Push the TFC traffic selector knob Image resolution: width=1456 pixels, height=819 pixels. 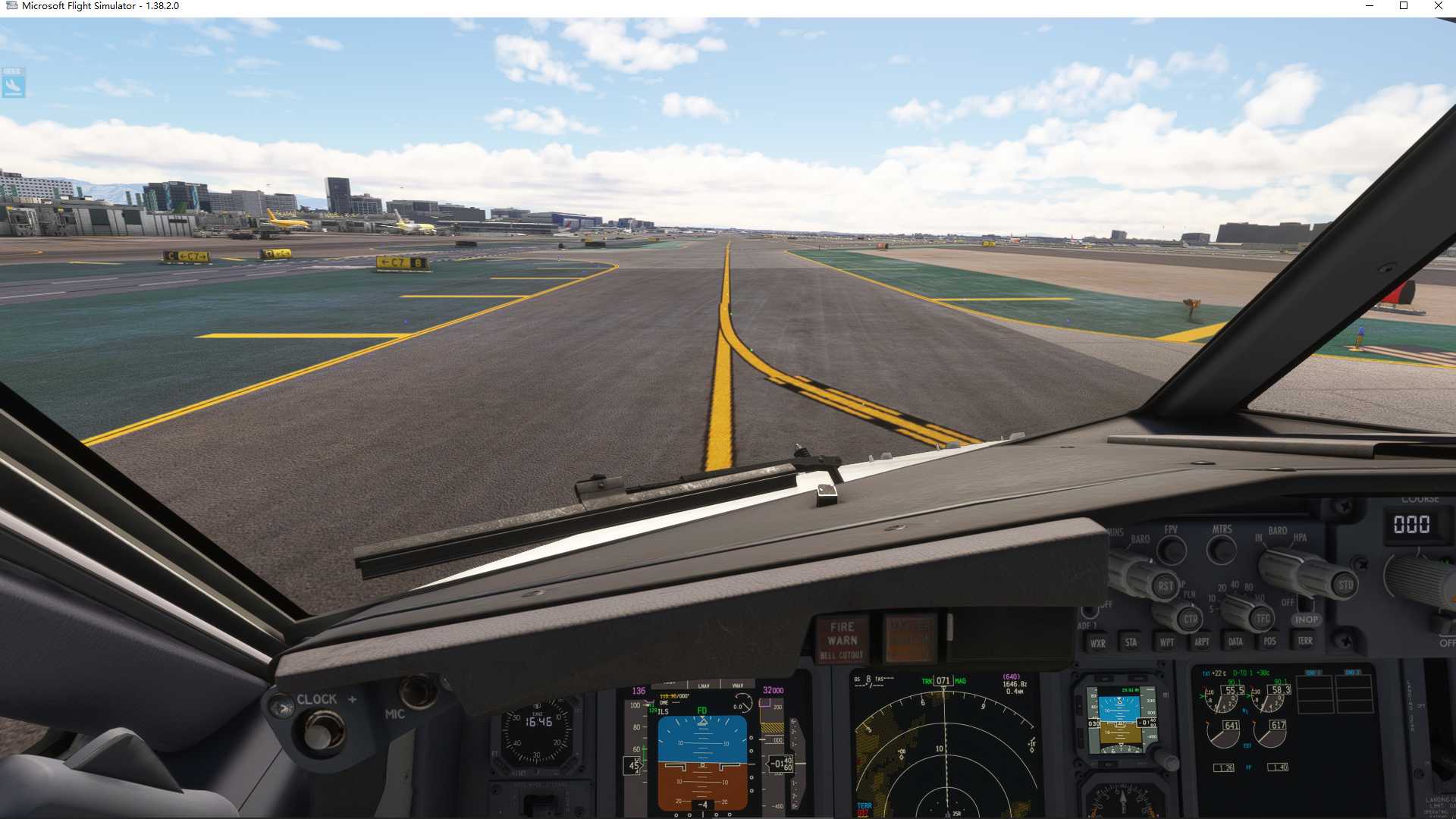pyautogui.click(x=1263, y=618)
